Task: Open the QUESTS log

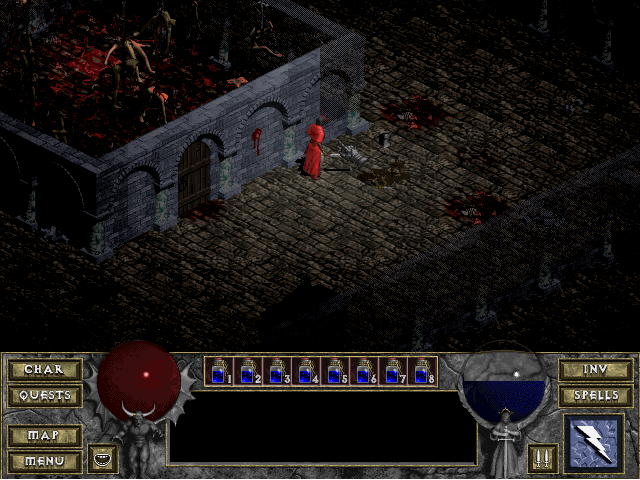Action: 44,395
